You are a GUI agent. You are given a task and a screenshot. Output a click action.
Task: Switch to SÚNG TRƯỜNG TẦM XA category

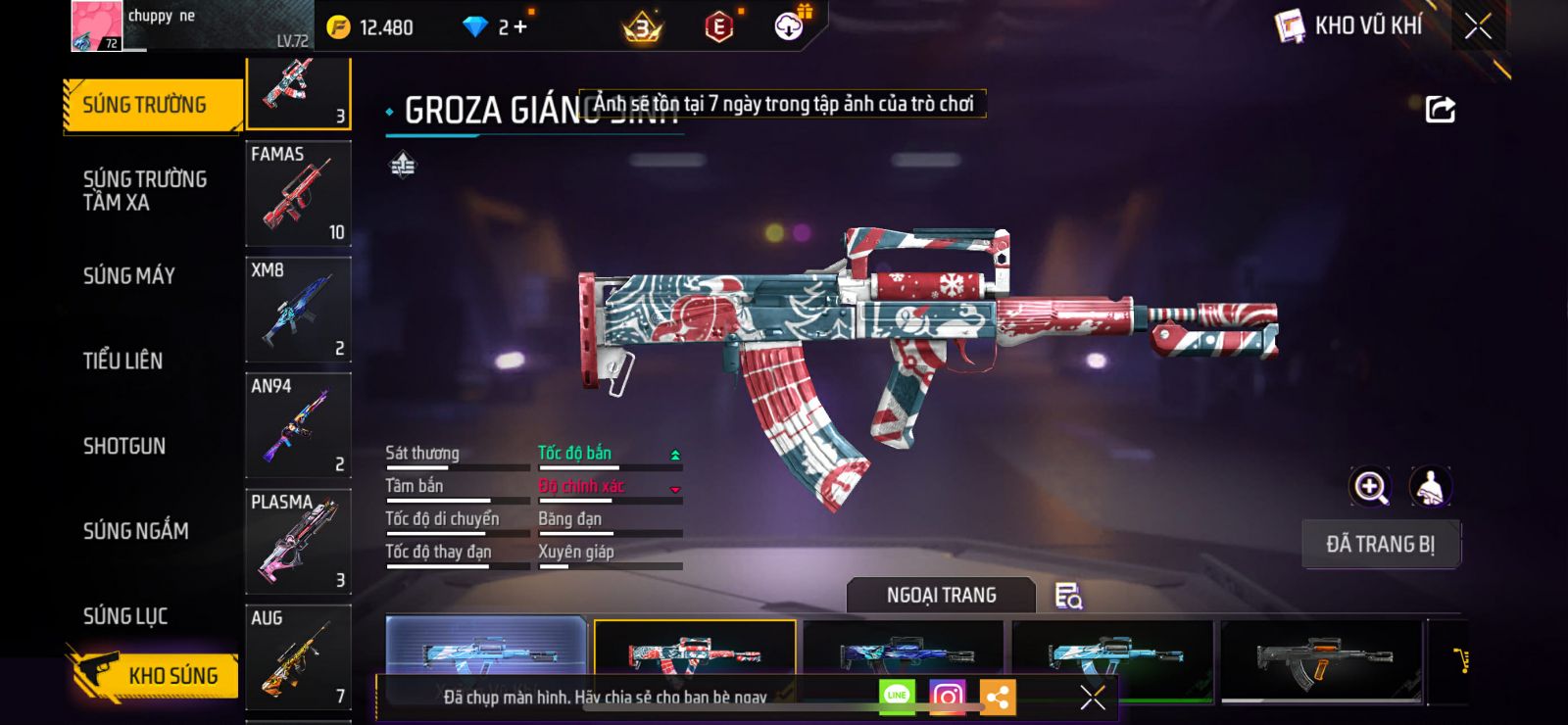[x=145, y=190]
